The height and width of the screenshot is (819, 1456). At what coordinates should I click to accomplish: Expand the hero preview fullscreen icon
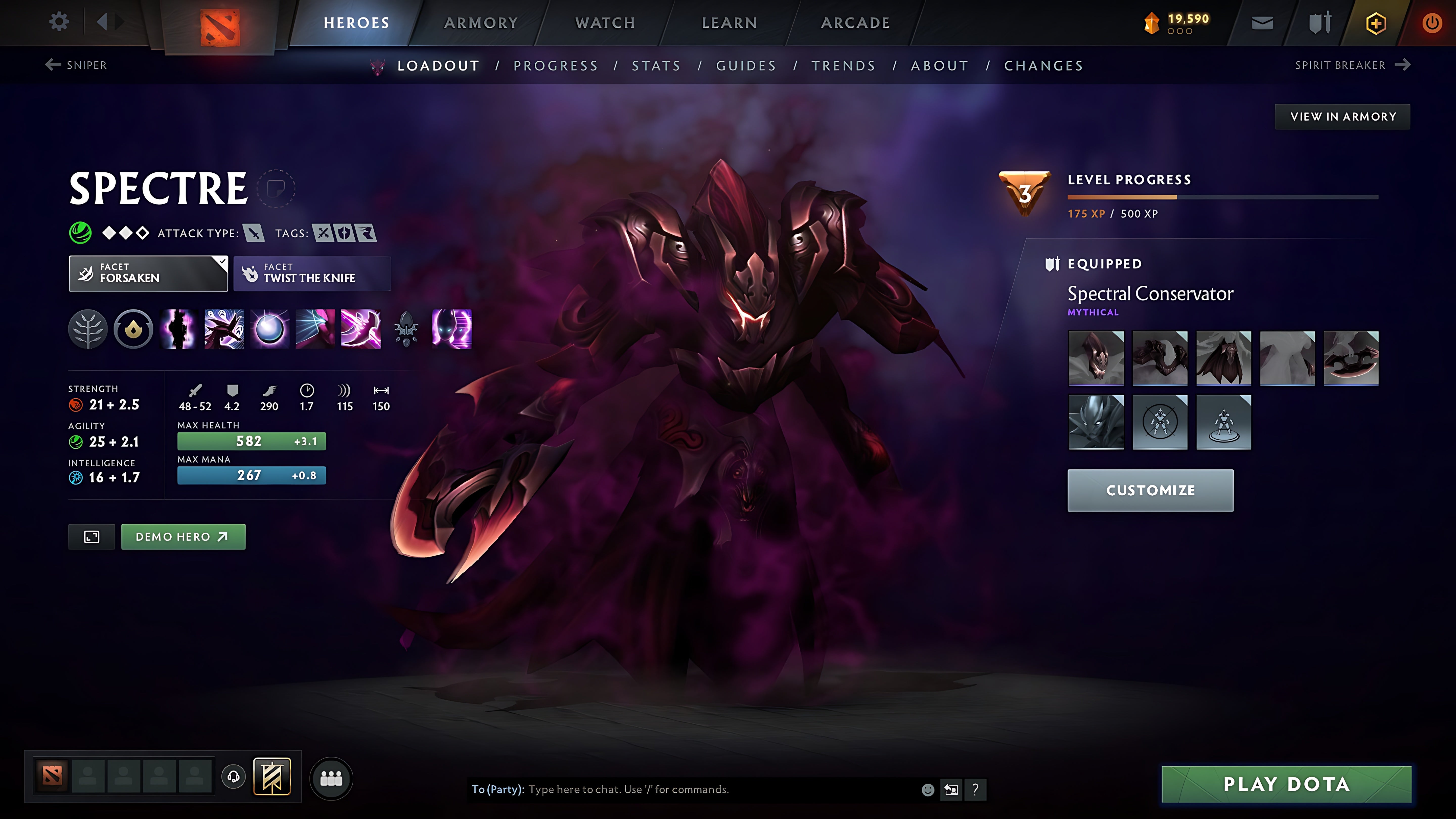click(x=91, y=537)
